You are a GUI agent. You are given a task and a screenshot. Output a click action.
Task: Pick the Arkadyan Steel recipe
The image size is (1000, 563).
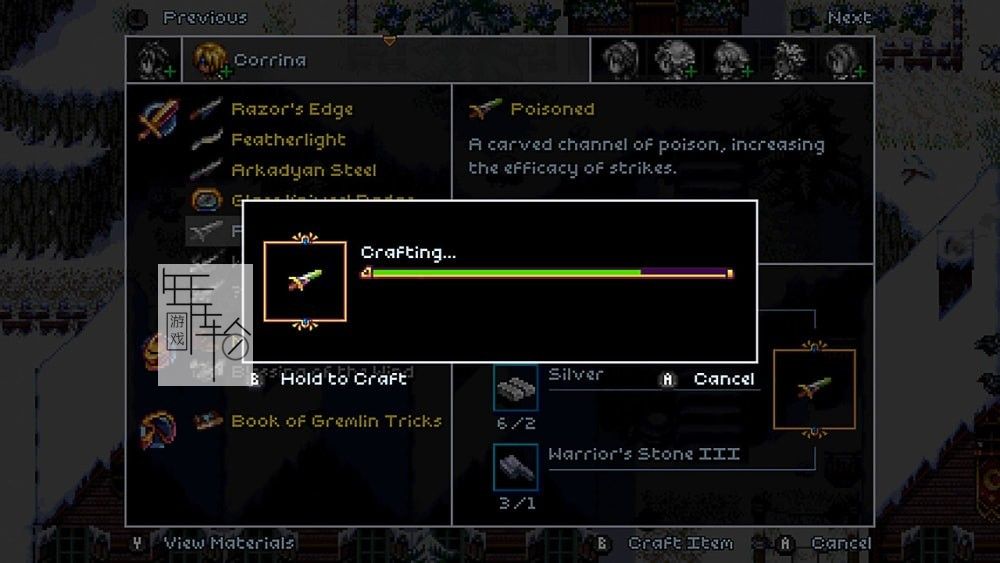tap(303, 170)
